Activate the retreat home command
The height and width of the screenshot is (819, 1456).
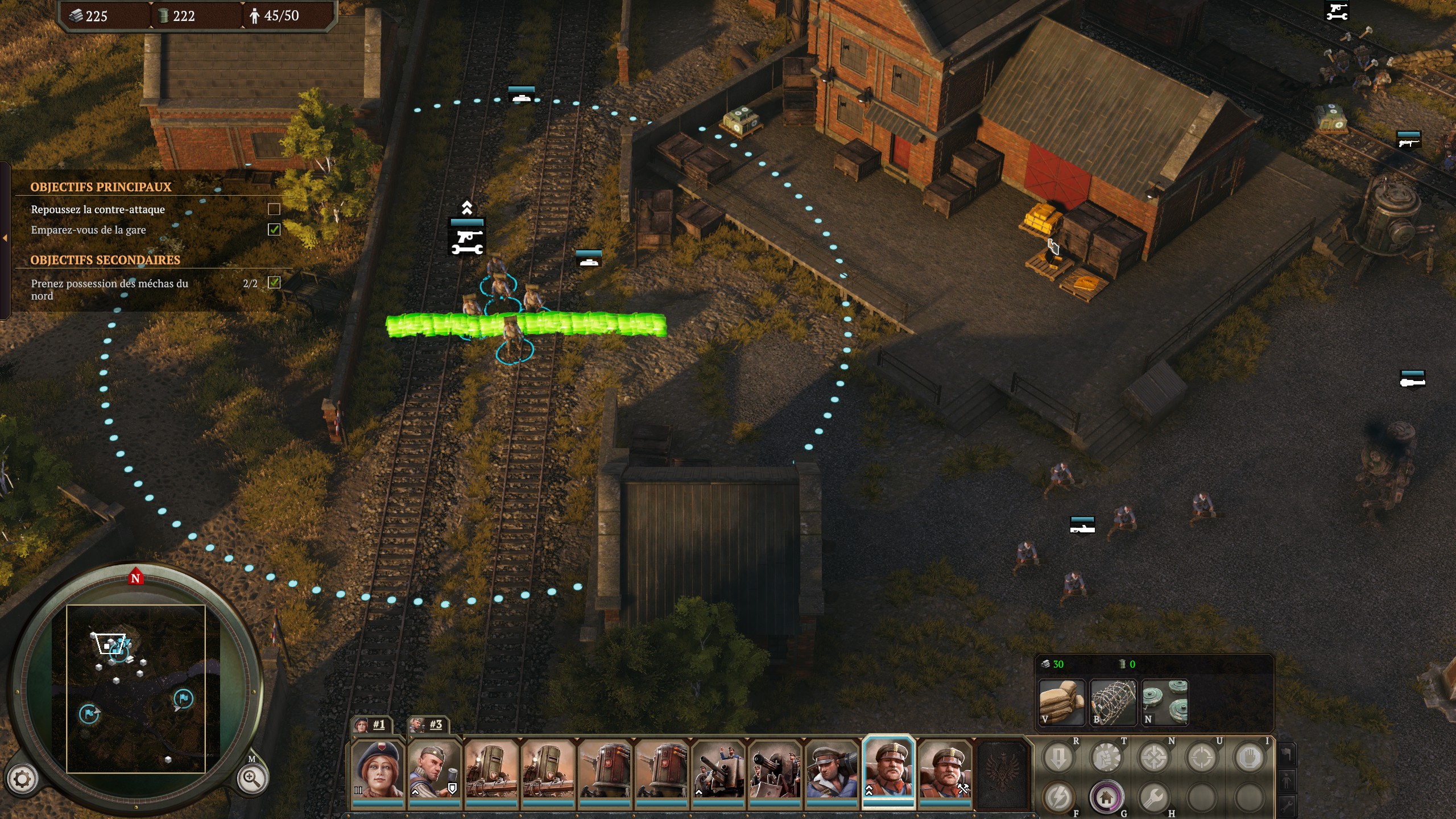point(1106,797)
